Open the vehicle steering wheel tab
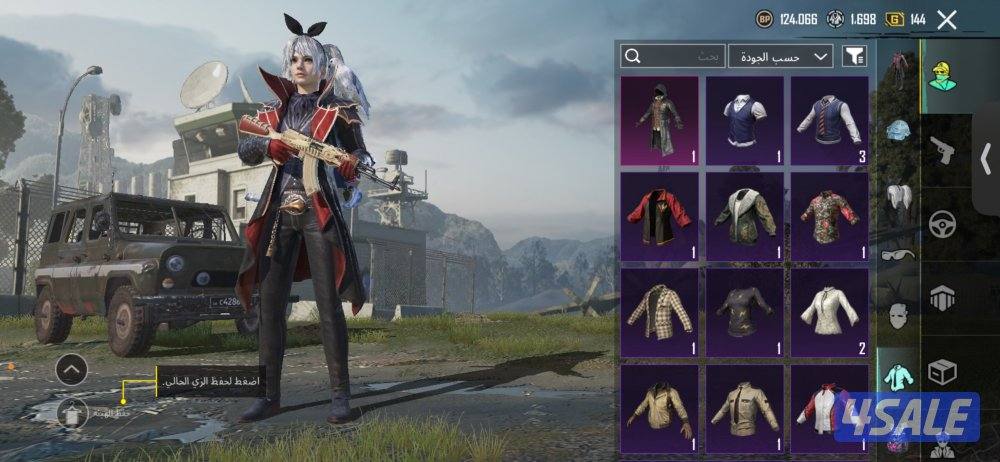Viewport: 1000px width, 462px height. coord(940,222)
